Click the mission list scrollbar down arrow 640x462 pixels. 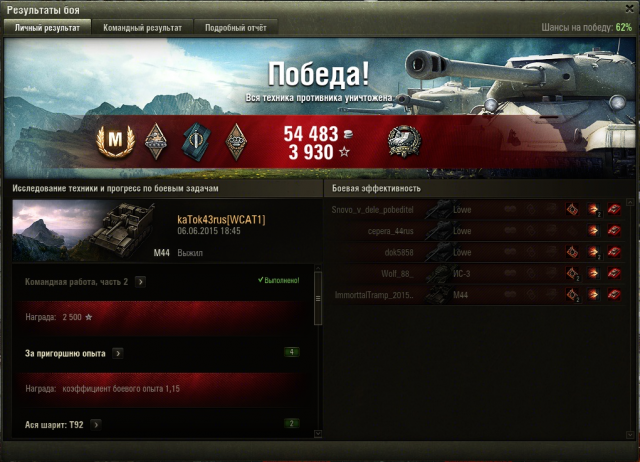[x=319, y=434]
